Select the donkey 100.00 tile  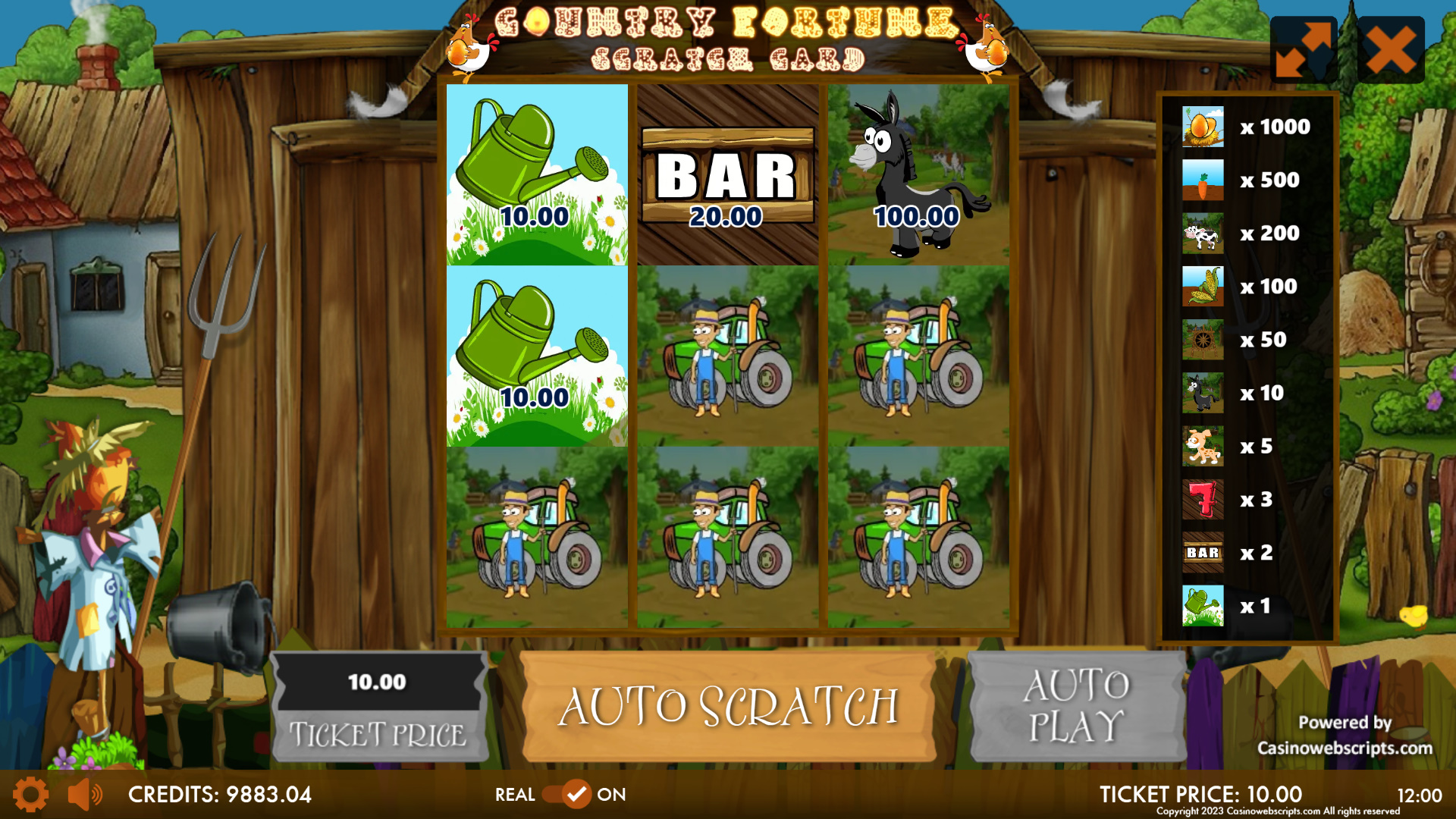[918, 175]
